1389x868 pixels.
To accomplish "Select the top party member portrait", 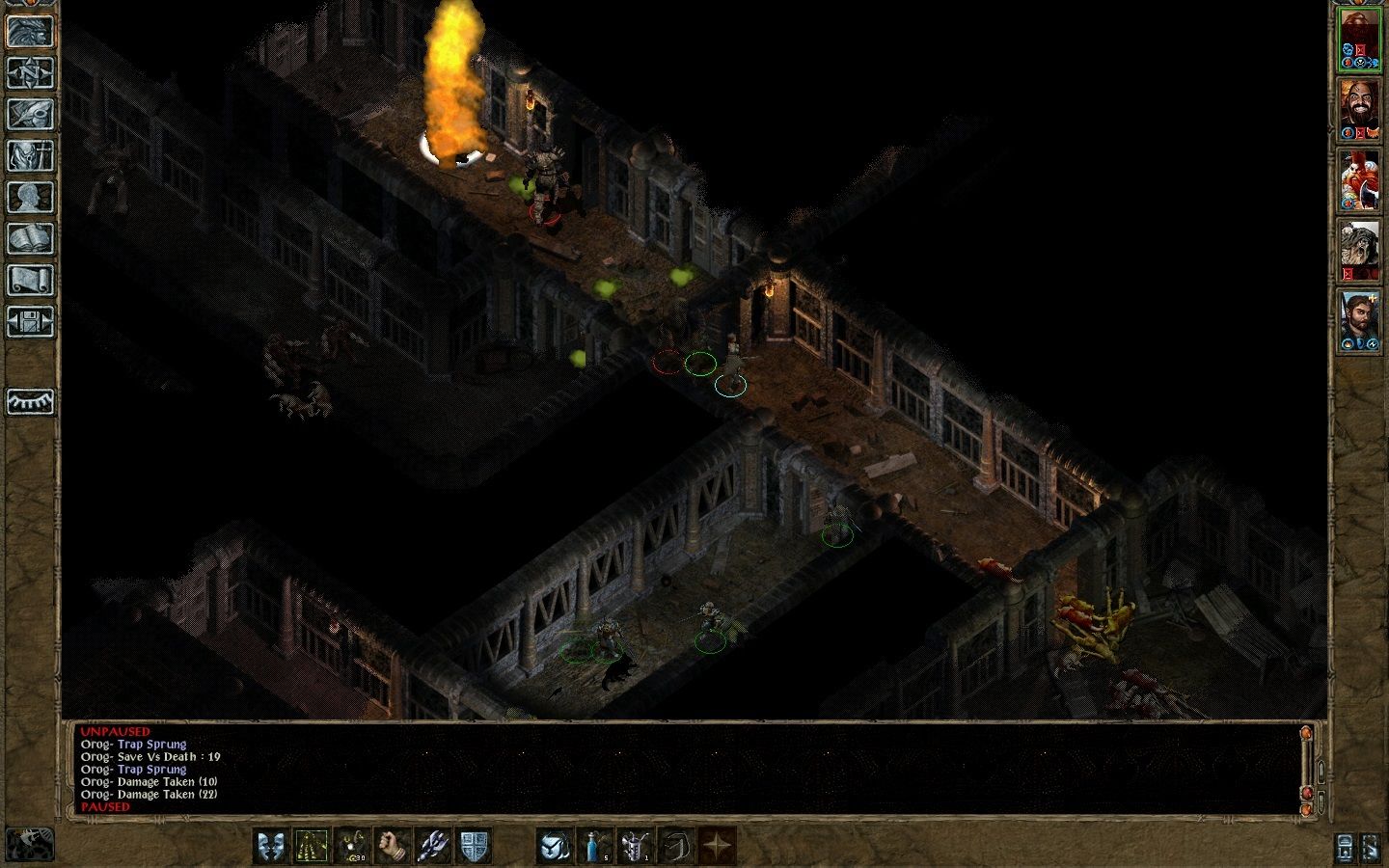I will click(1360, 39).
